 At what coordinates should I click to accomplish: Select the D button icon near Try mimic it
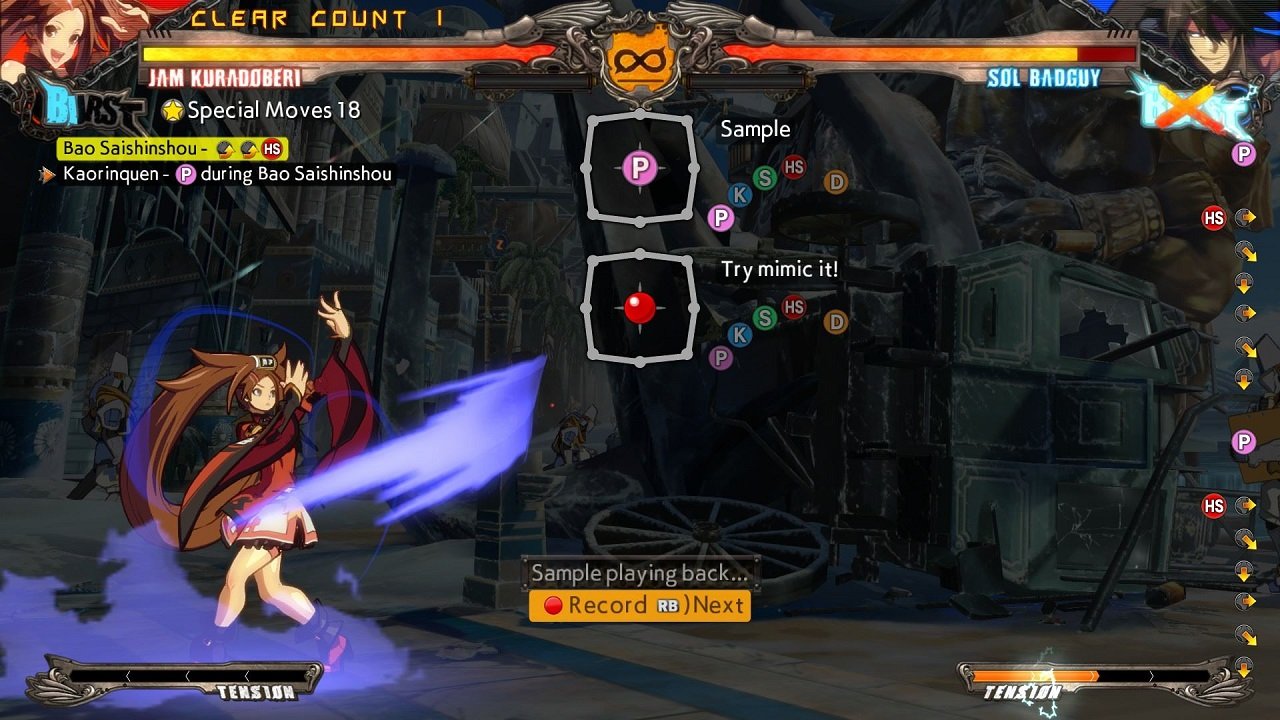point(835,322)
